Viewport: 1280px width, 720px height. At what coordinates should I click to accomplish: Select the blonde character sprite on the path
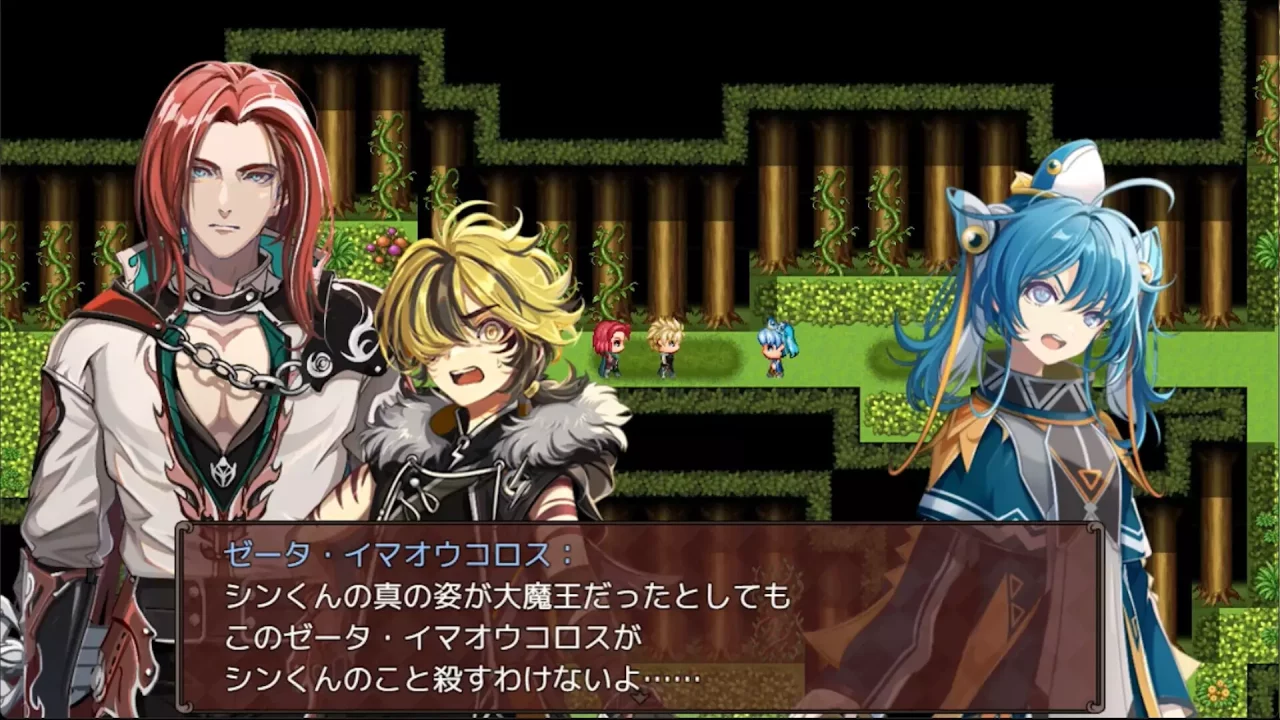(x=666, y=348)
